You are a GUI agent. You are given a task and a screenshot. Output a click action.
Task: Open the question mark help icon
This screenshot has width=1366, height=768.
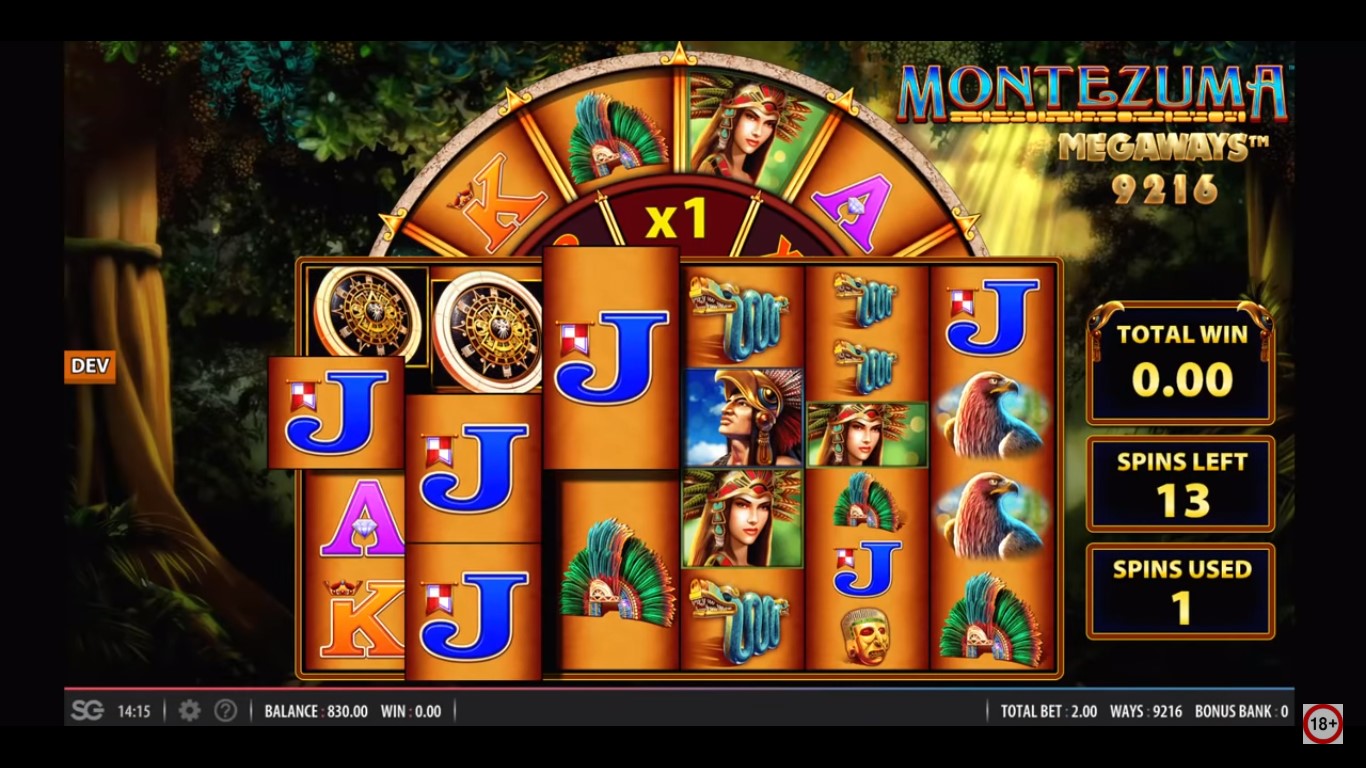(226, 711)
